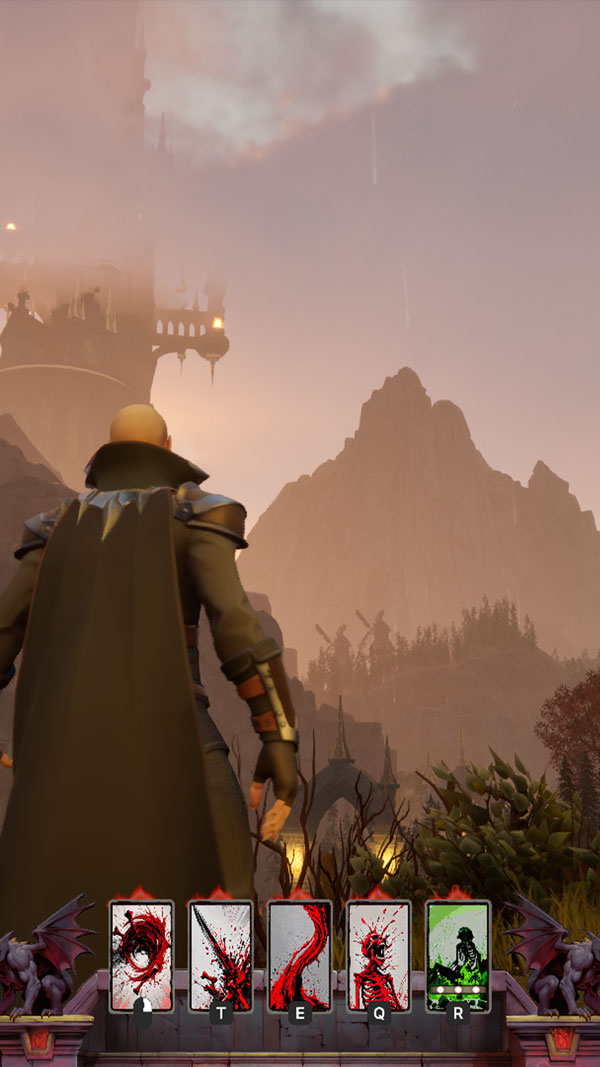Activate the green skeleton ultimate card
This screenshot has width=600, height=1067.
(457, 955)
